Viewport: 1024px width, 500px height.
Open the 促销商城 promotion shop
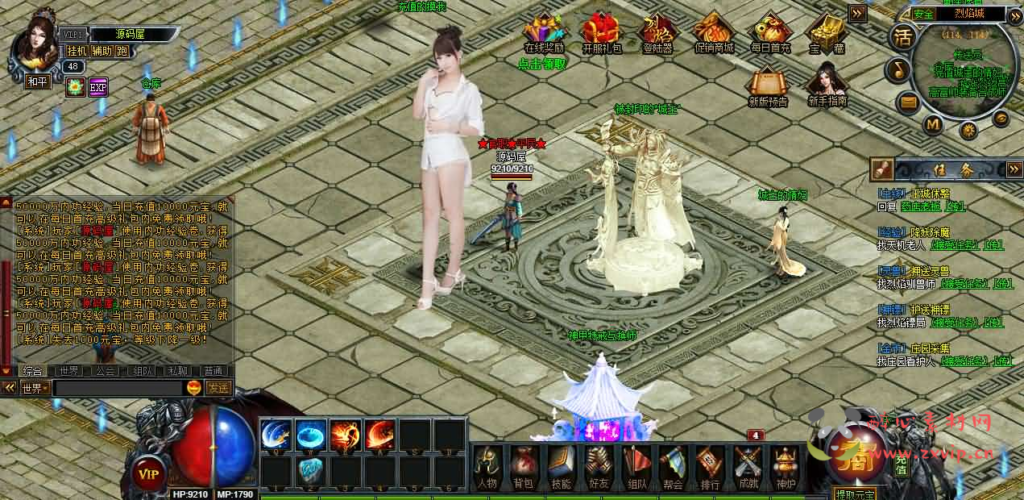[713, 32]
